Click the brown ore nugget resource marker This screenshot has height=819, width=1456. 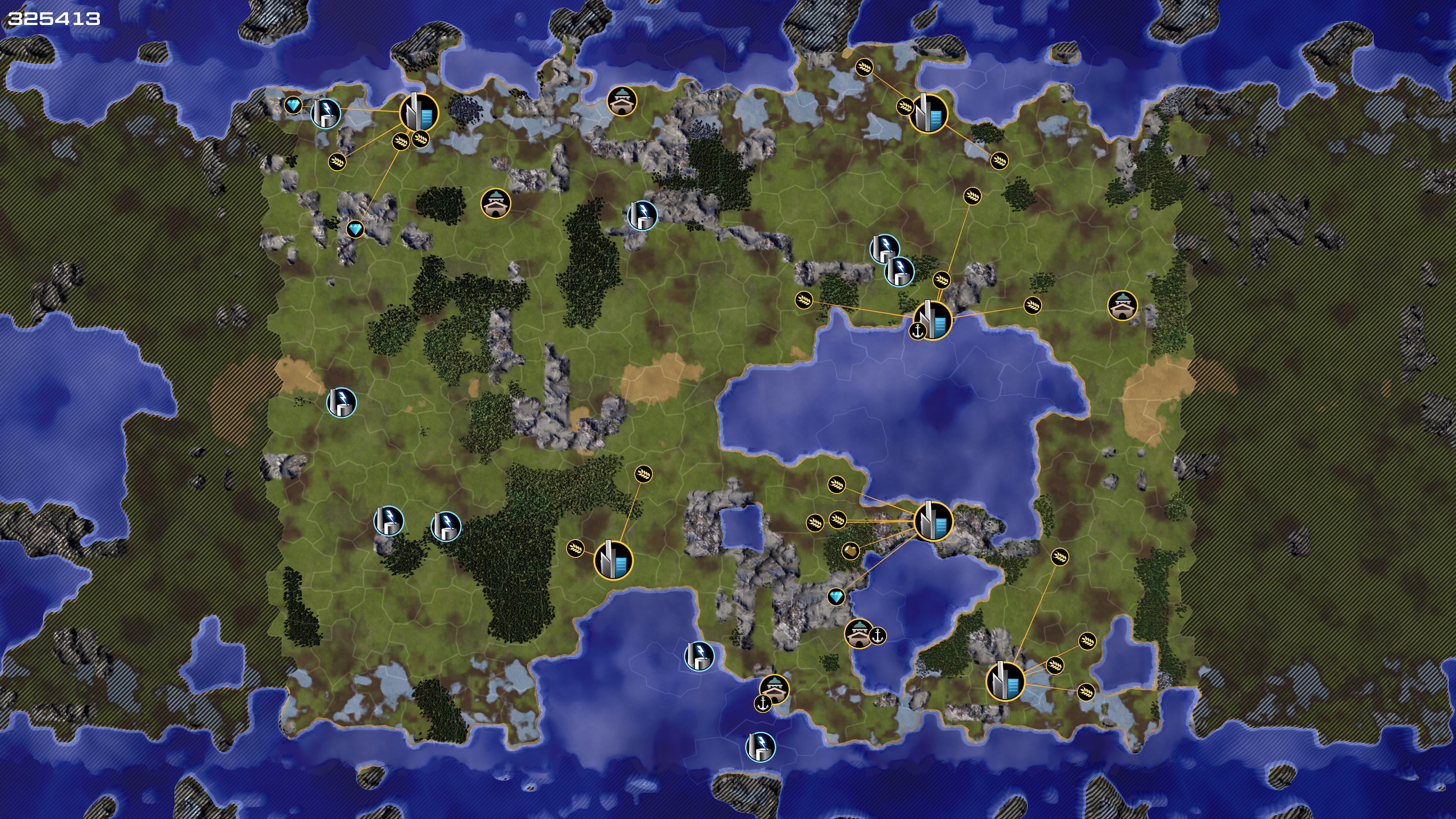point(850,550)
